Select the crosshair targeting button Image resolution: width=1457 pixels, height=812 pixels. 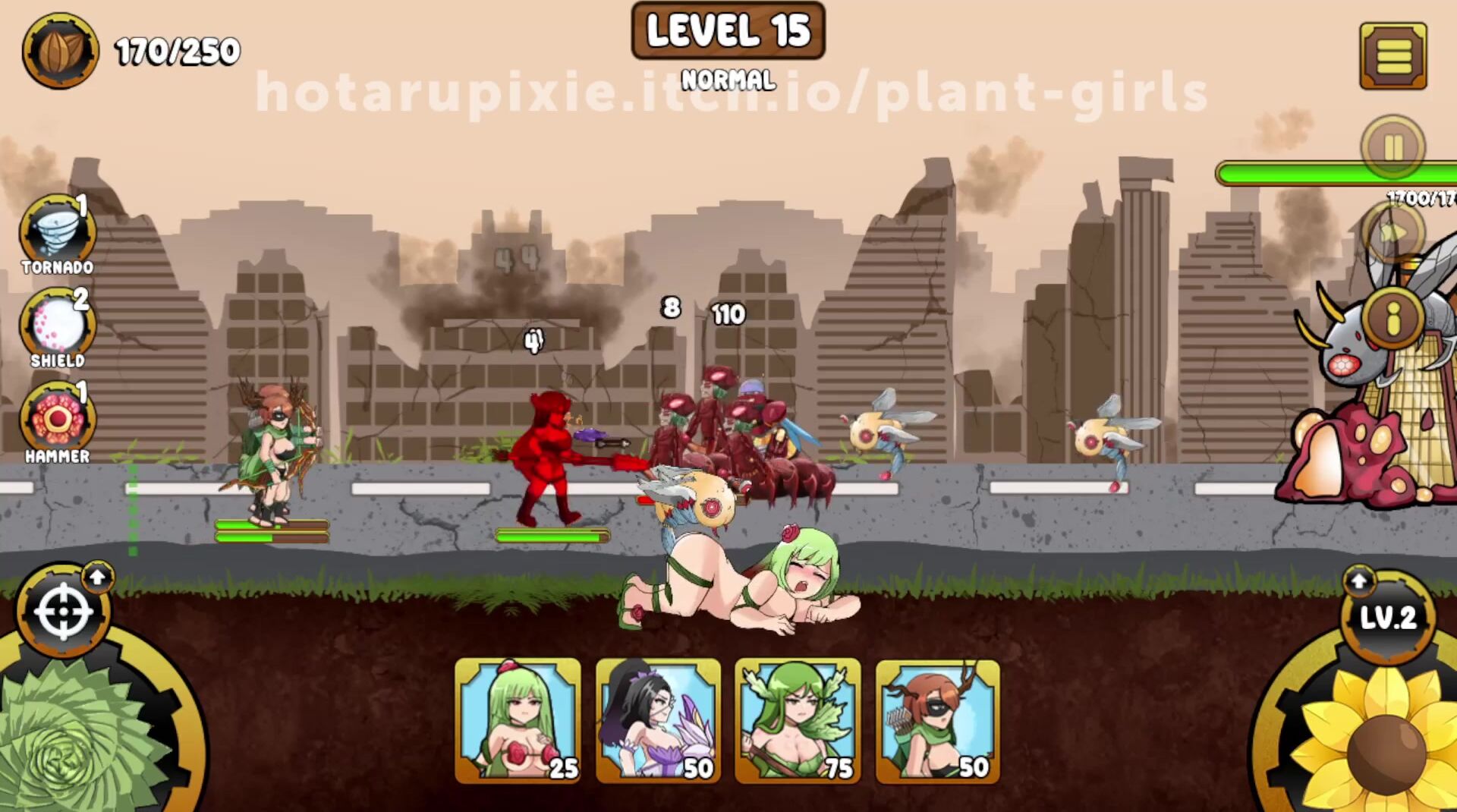click(64, 612)
